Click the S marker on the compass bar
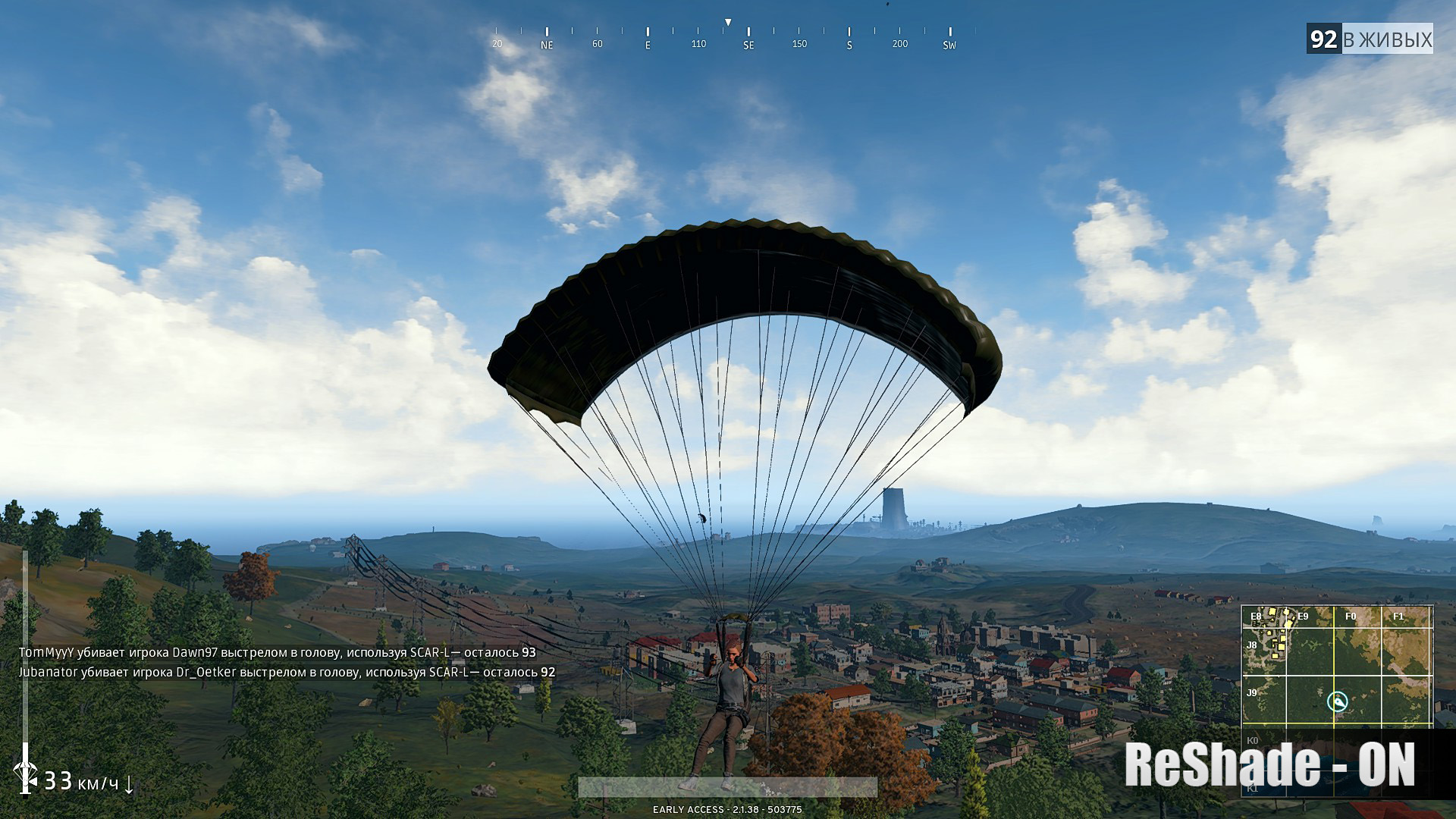Screen dimensions: 1456x819 coord(849,45)
